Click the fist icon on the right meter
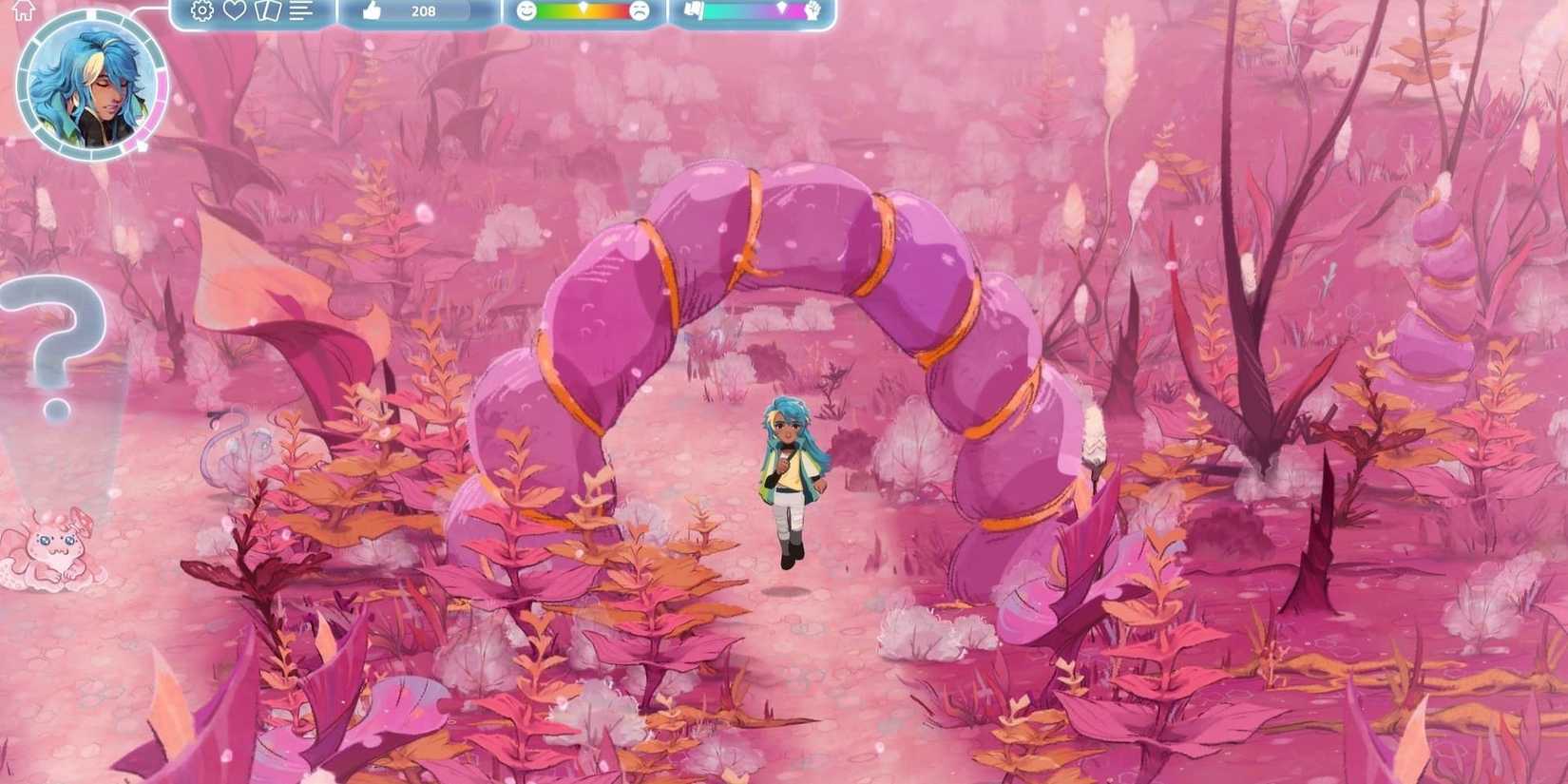This screenshot has width=1568, height=784. [813, 12]
